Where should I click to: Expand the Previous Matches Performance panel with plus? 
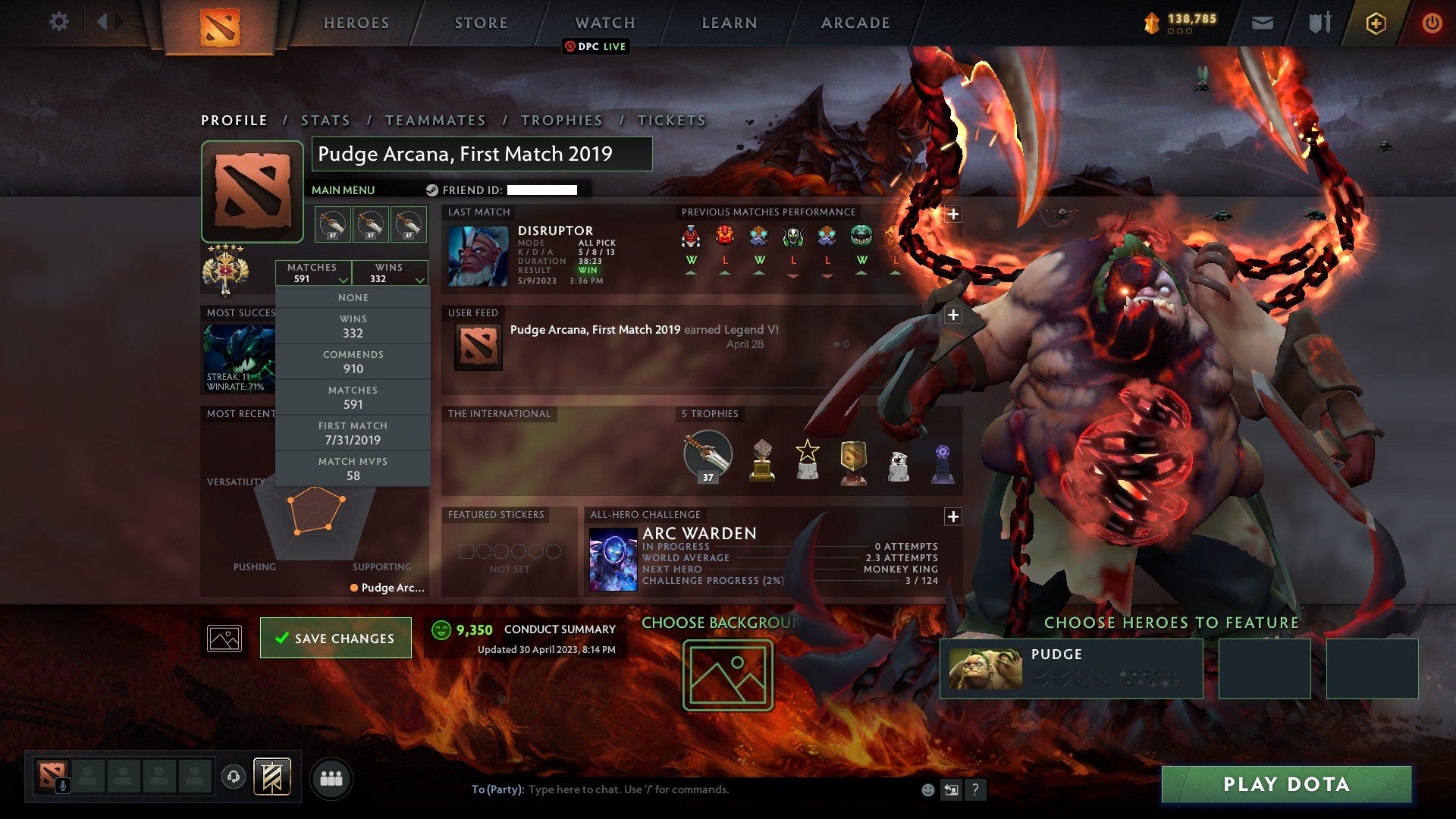952,215
